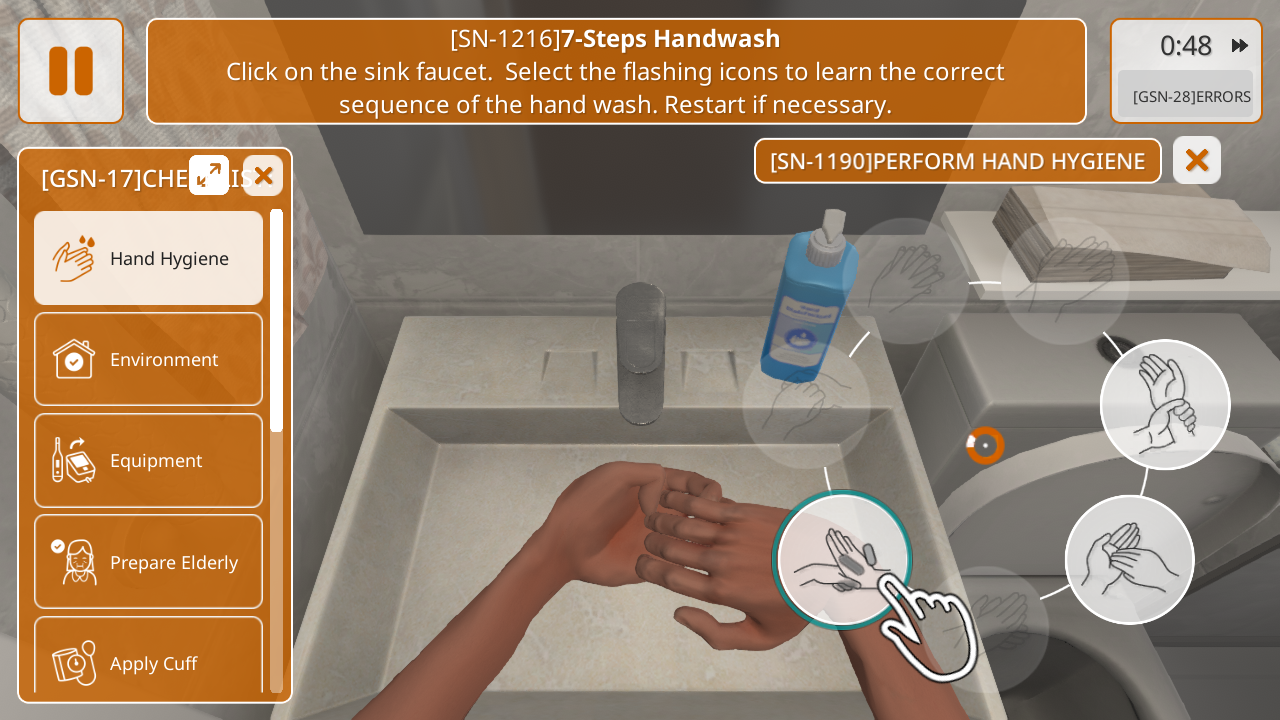Pause the simulation with the pause button
The height and width of the screenshot is (720, 1280).
coord(71,71)
